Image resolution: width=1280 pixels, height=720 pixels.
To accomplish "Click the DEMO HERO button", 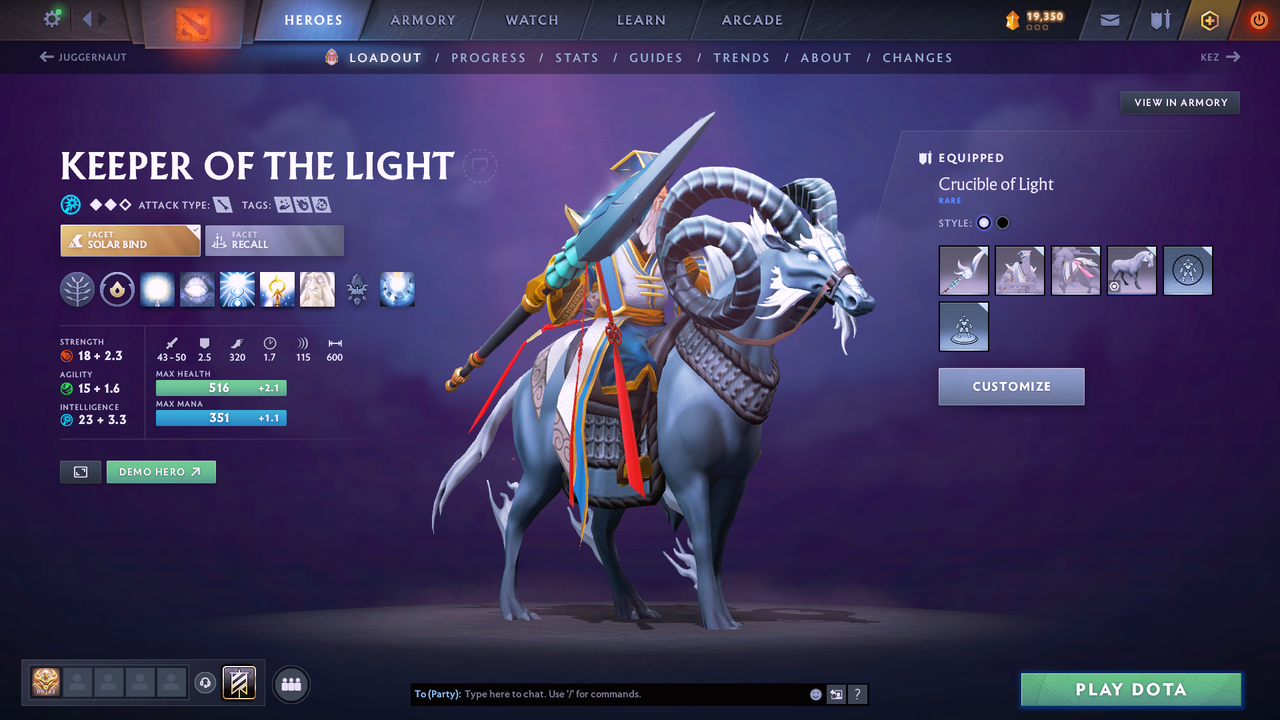I will (x=160, y=471).
